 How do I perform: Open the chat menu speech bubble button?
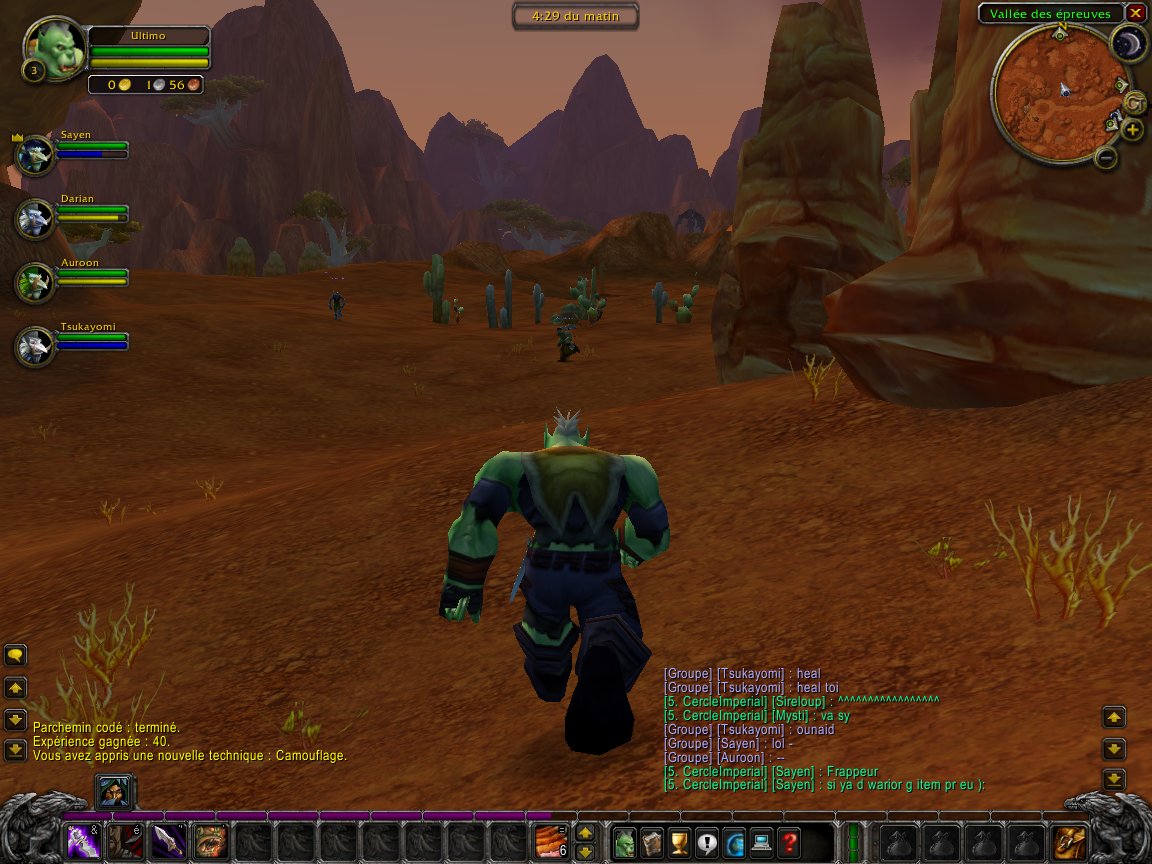click(x=16, y=655)
